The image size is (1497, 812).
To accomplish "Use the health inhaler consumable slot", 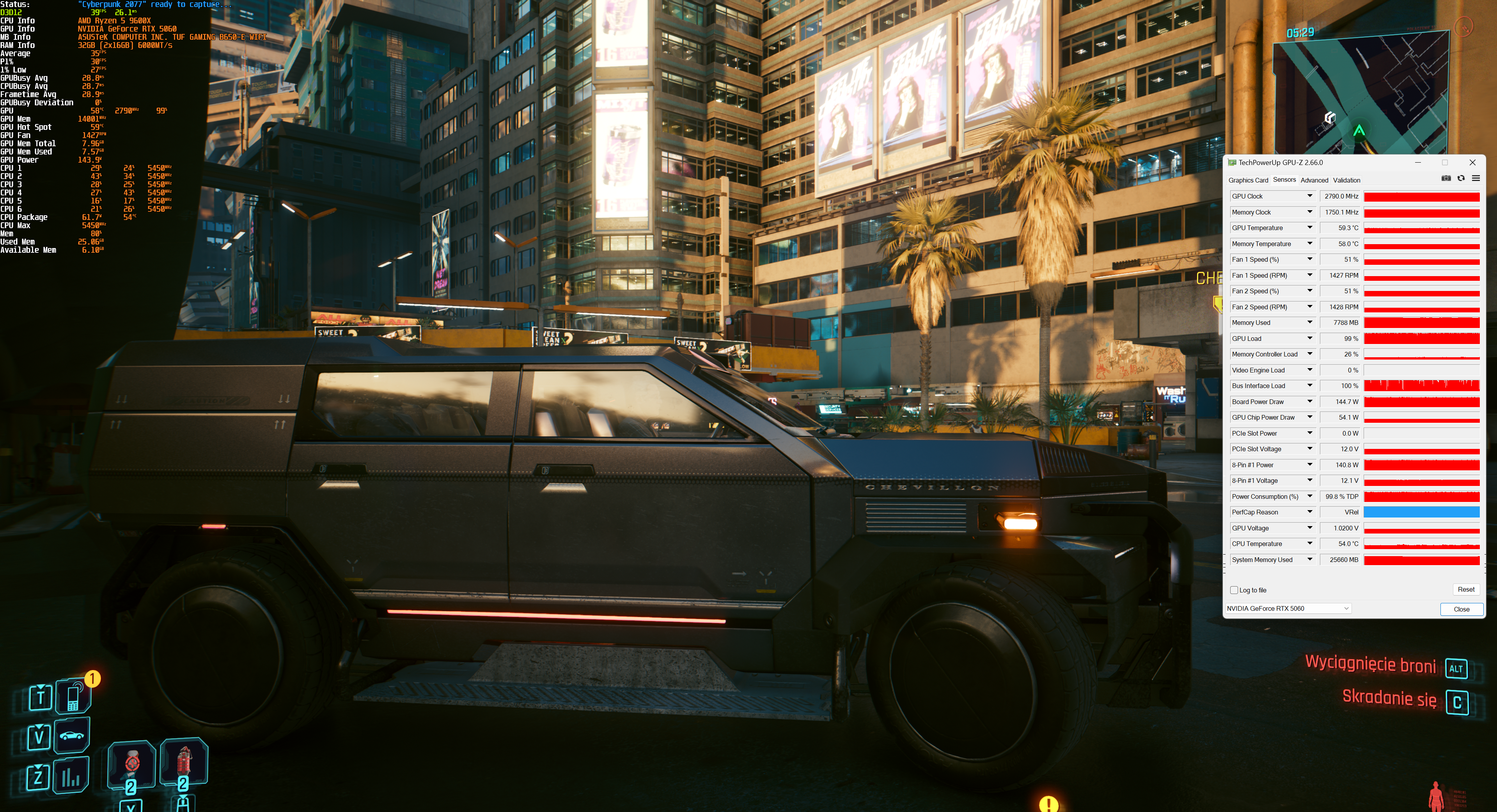I will pyautogui.click(x=132, y=763).
